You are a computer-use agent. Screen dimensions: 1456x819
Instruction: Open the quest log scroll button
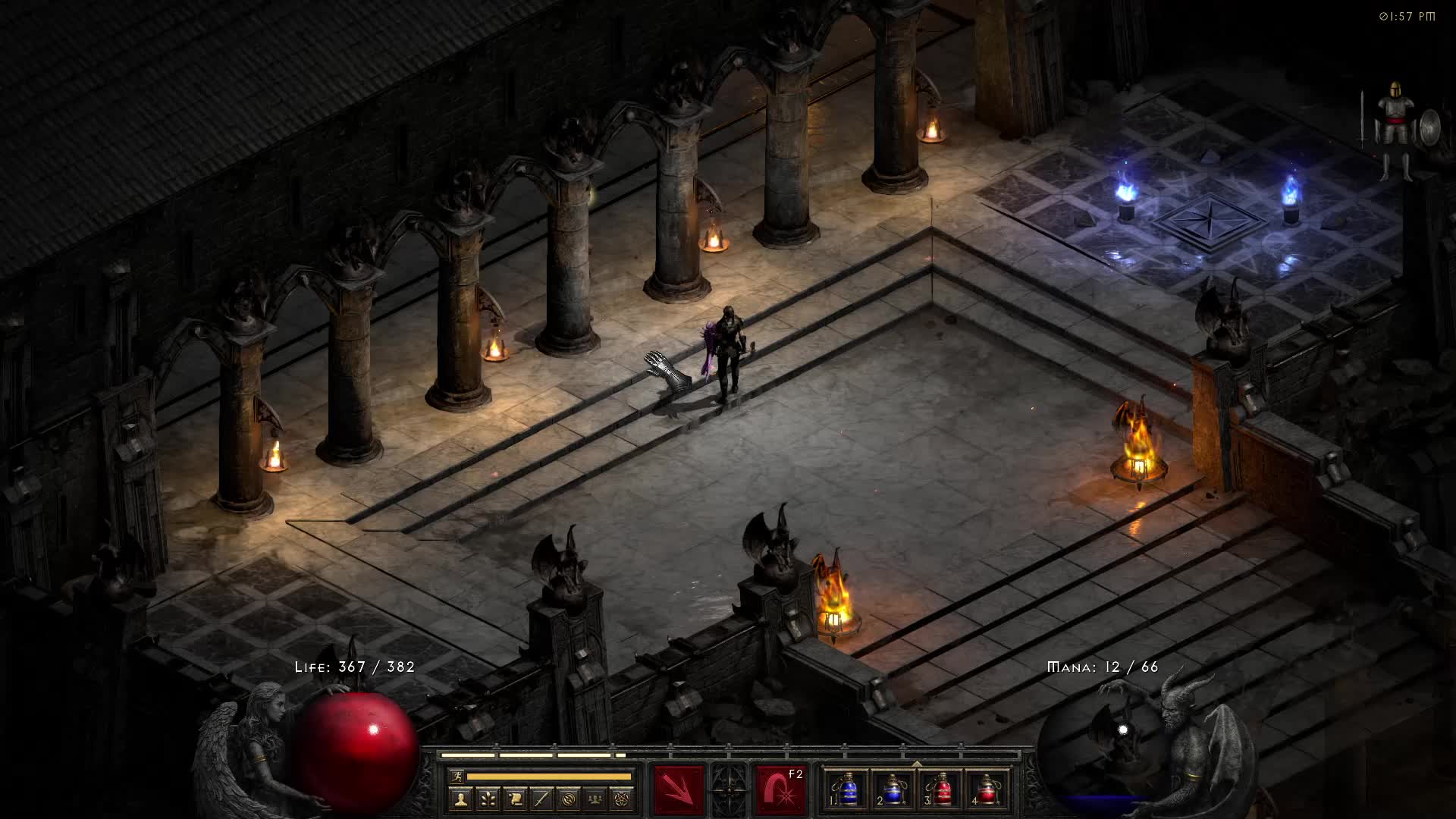pos(514,799)
